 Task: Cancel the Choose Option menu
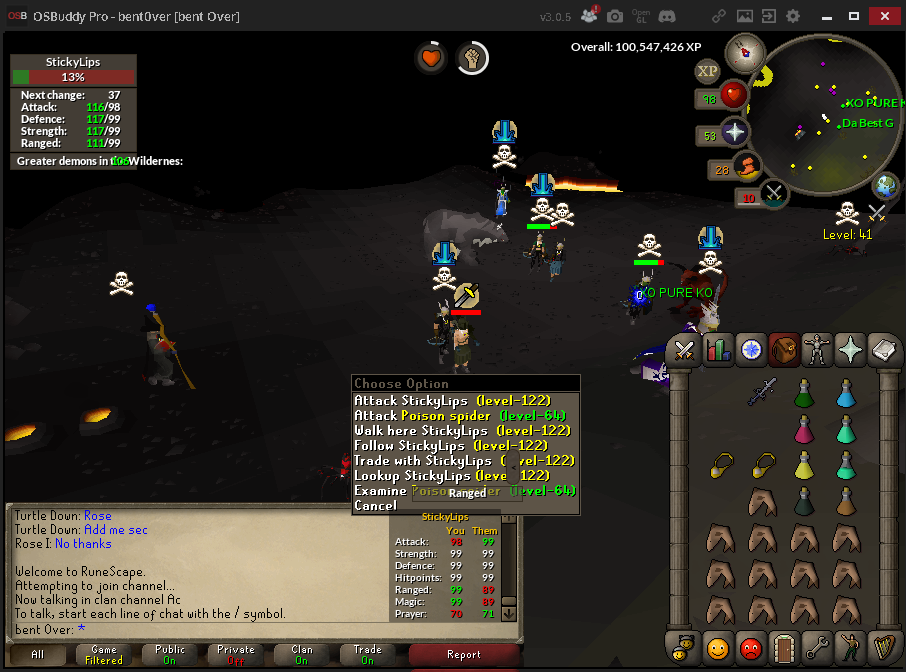[375, 506]
